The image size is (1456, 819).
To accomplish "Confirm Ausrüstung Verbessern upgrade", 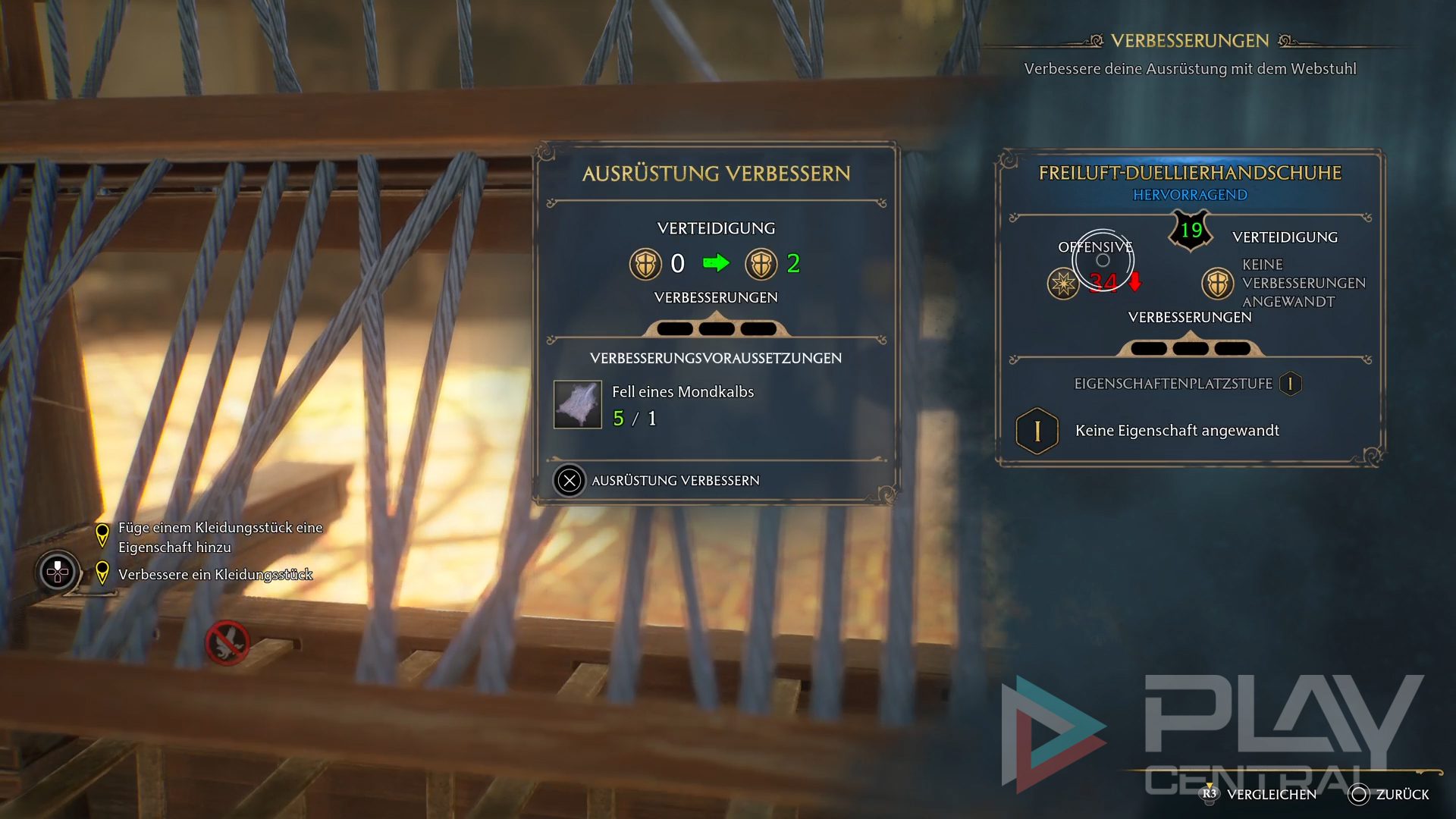I will point(657,481).
